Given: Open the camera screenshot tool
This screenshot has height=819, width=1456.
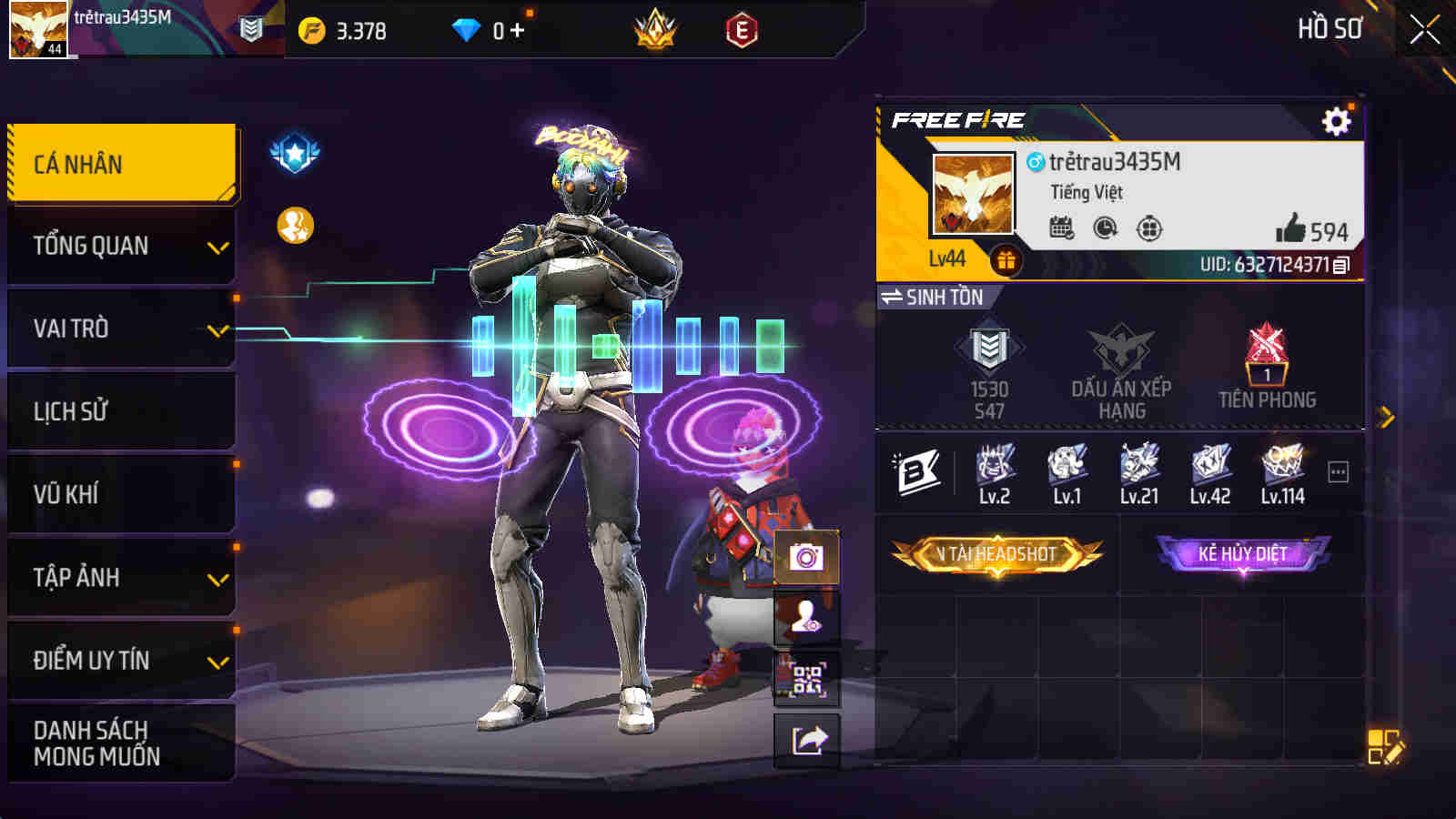Looking at the screenshot, I should point(804,555).
